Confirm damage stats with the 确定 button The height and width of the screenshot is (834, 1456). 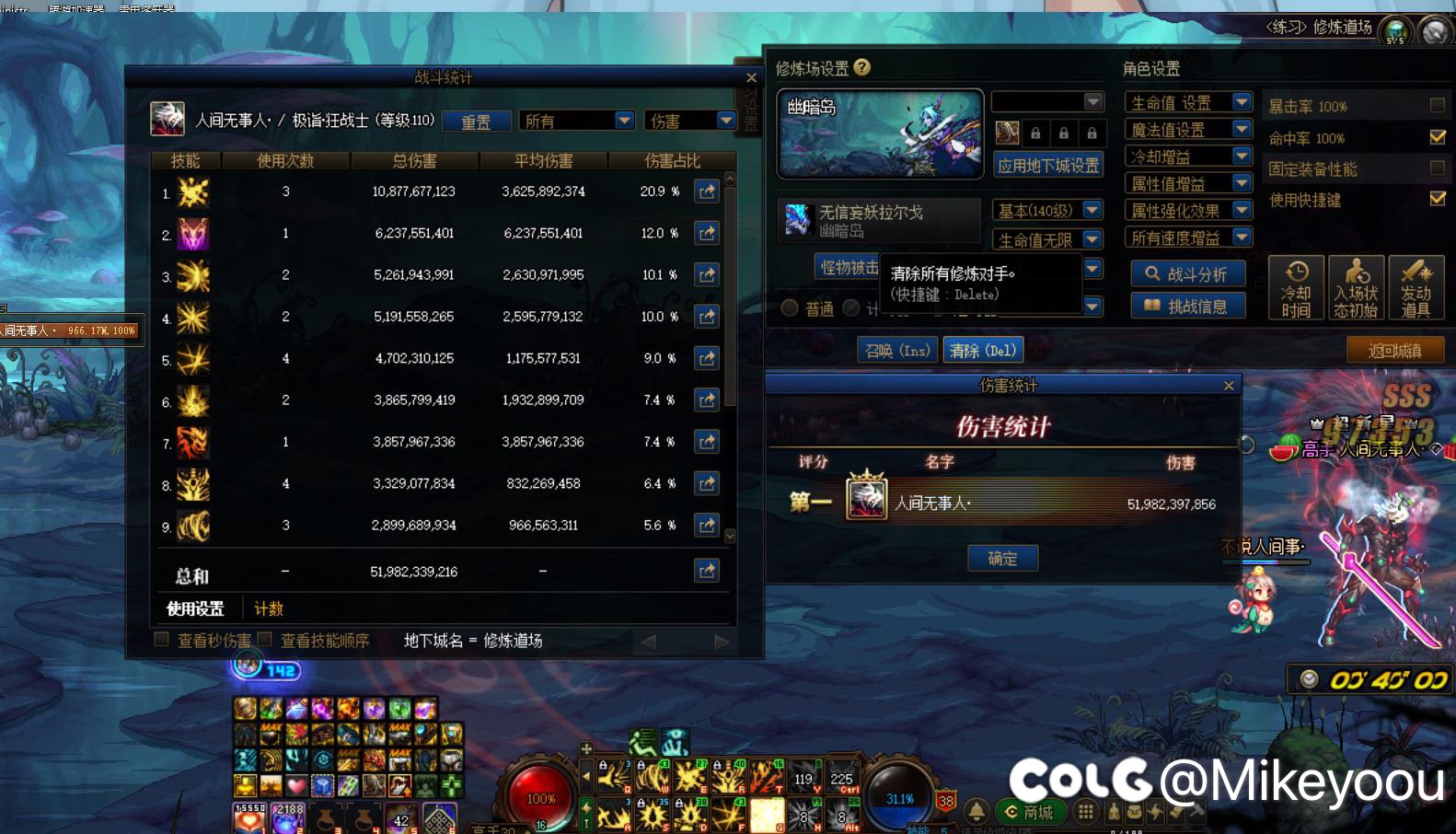1002,558
